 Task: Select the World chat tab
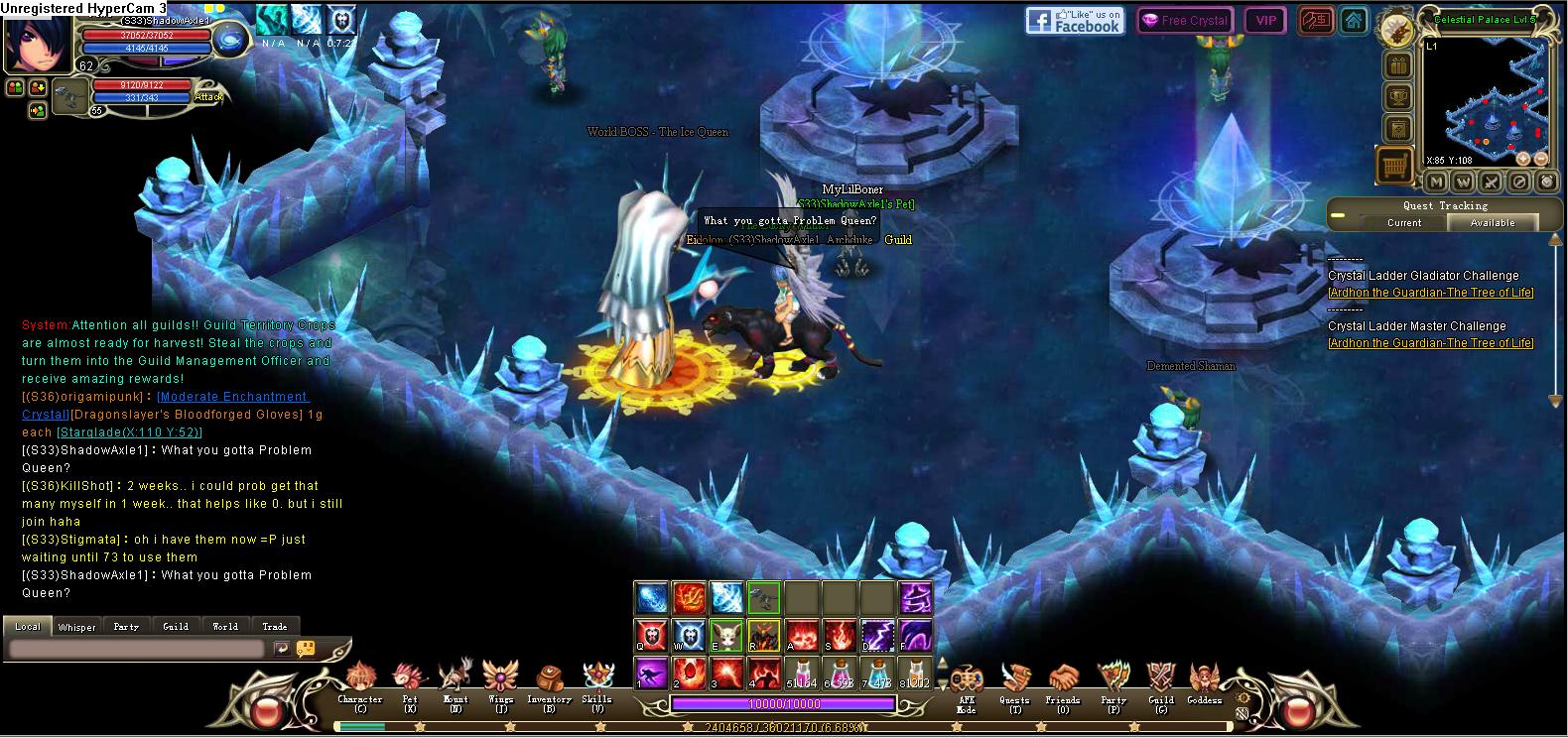[225, 627]
